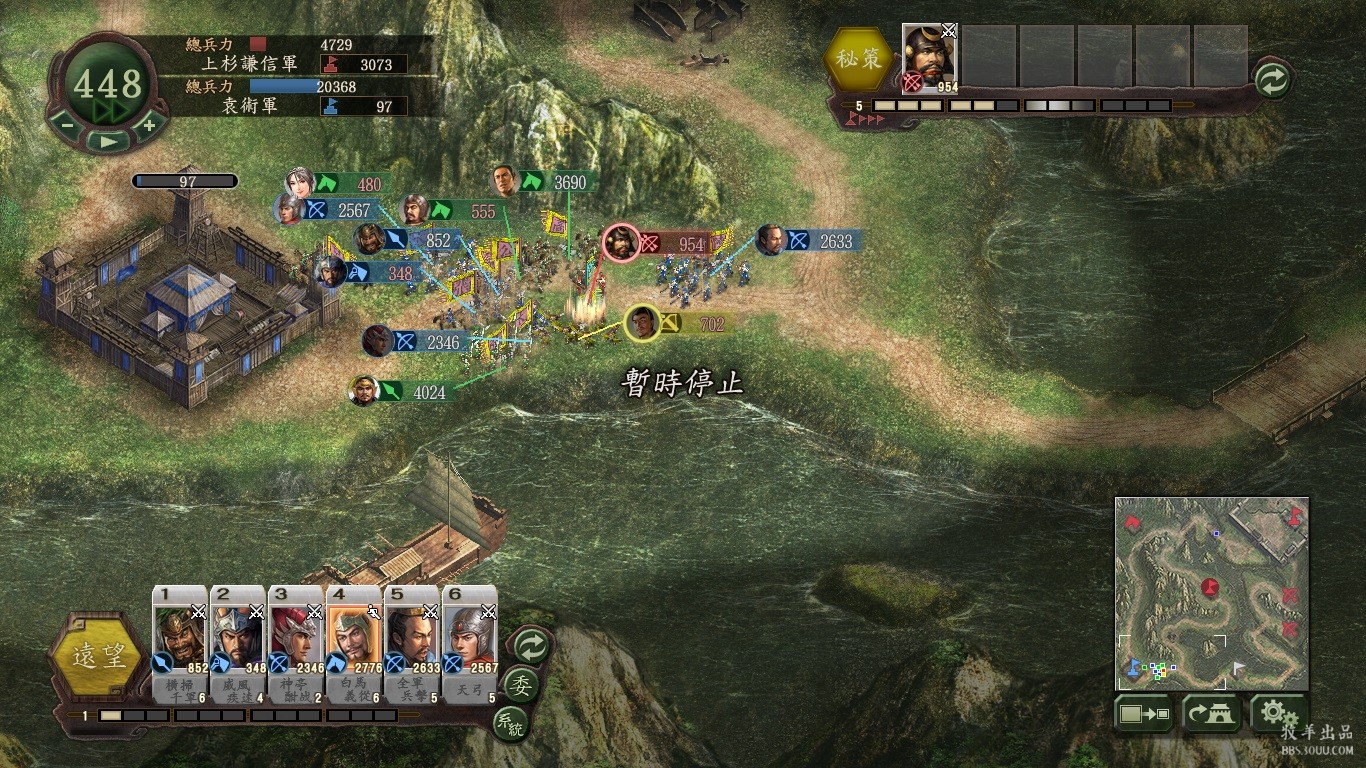Screen dimensions: 1366x768
Task: Select officer card 1 with 橫掃千軍
Action: coord(180,644)
